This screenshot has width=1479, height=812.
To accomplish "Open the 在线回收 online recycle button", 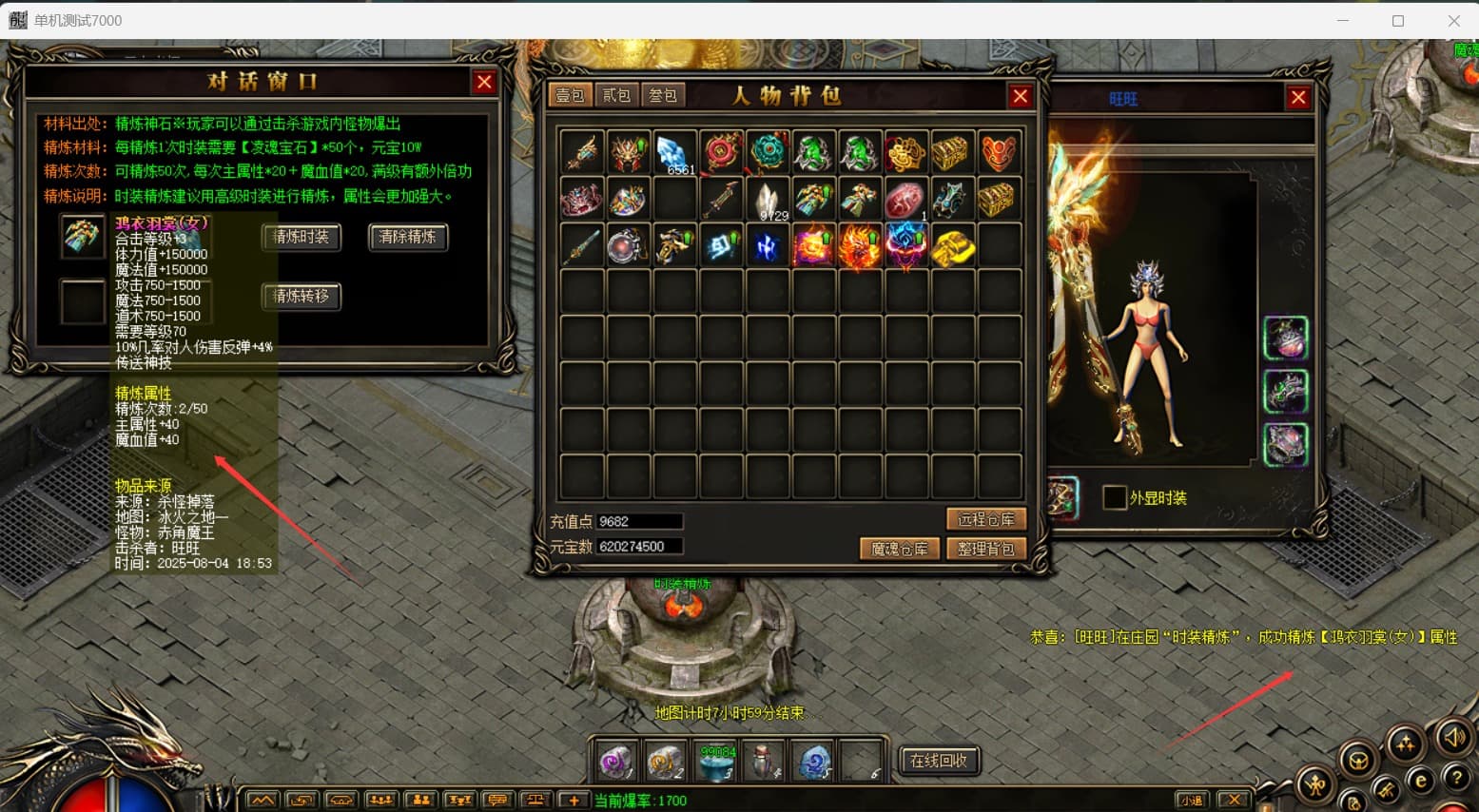I will point(938,761).
